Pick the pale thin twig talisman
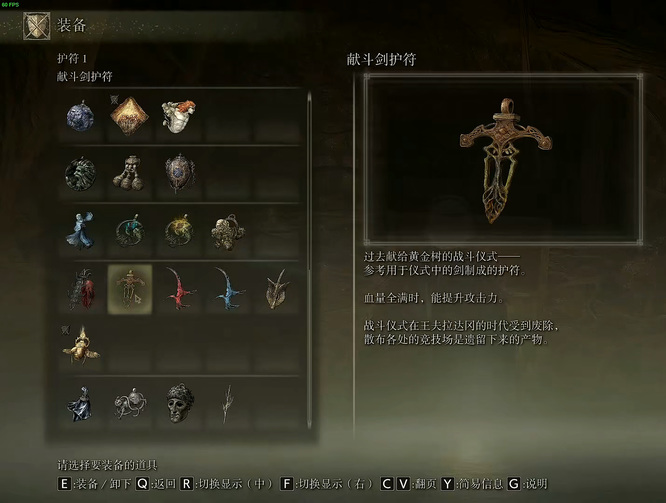The image size is (666, 503). tap(228, 402)
